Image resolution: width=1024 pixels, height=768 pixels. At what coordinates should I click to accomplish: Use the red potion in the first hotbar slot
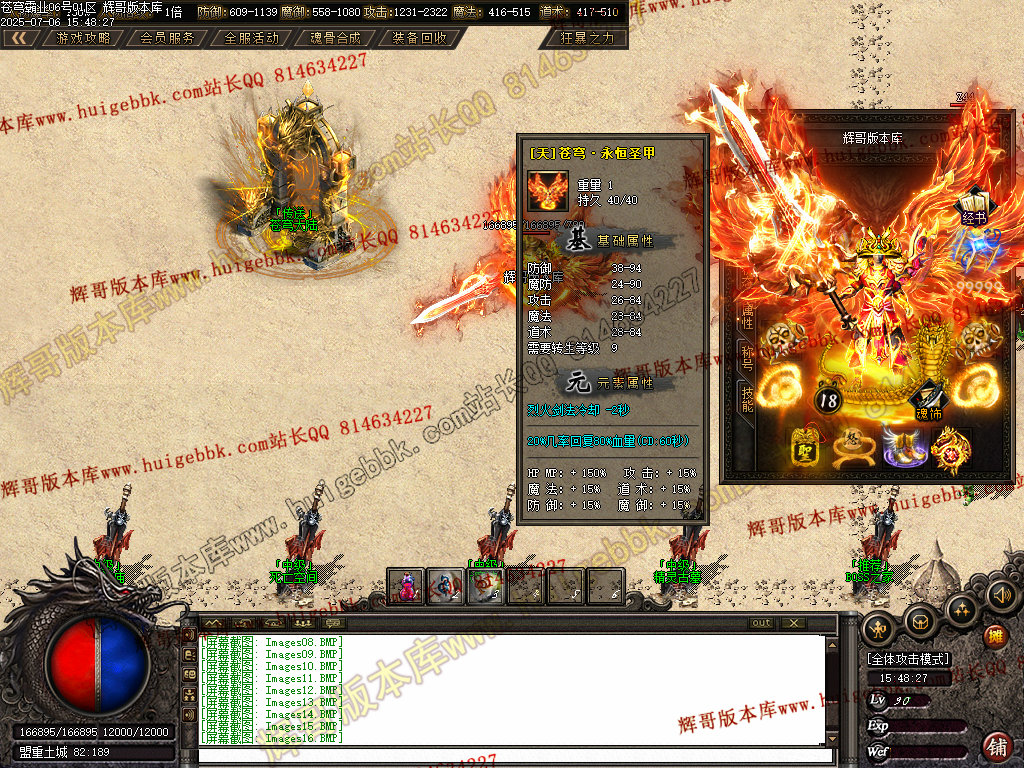(406, 586)
